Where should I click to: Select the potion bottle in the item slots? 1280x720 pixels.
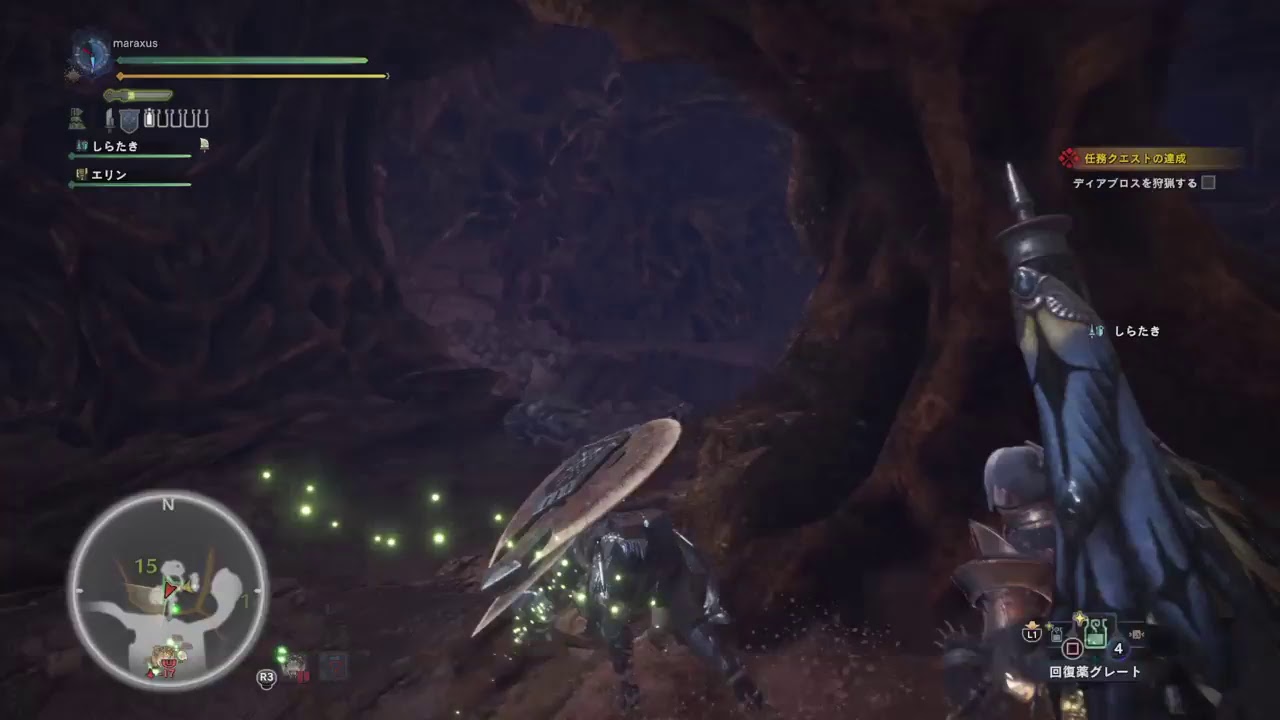(x=148, y=118)
